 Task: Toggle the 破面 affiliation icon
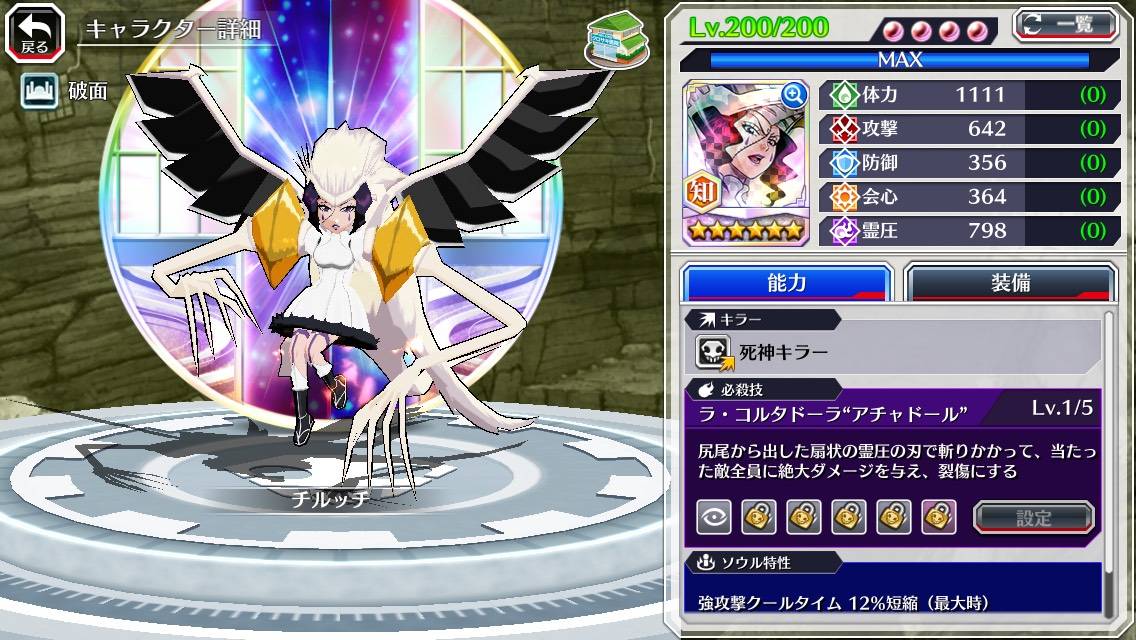pyautogui.click(x=39, y=92)
